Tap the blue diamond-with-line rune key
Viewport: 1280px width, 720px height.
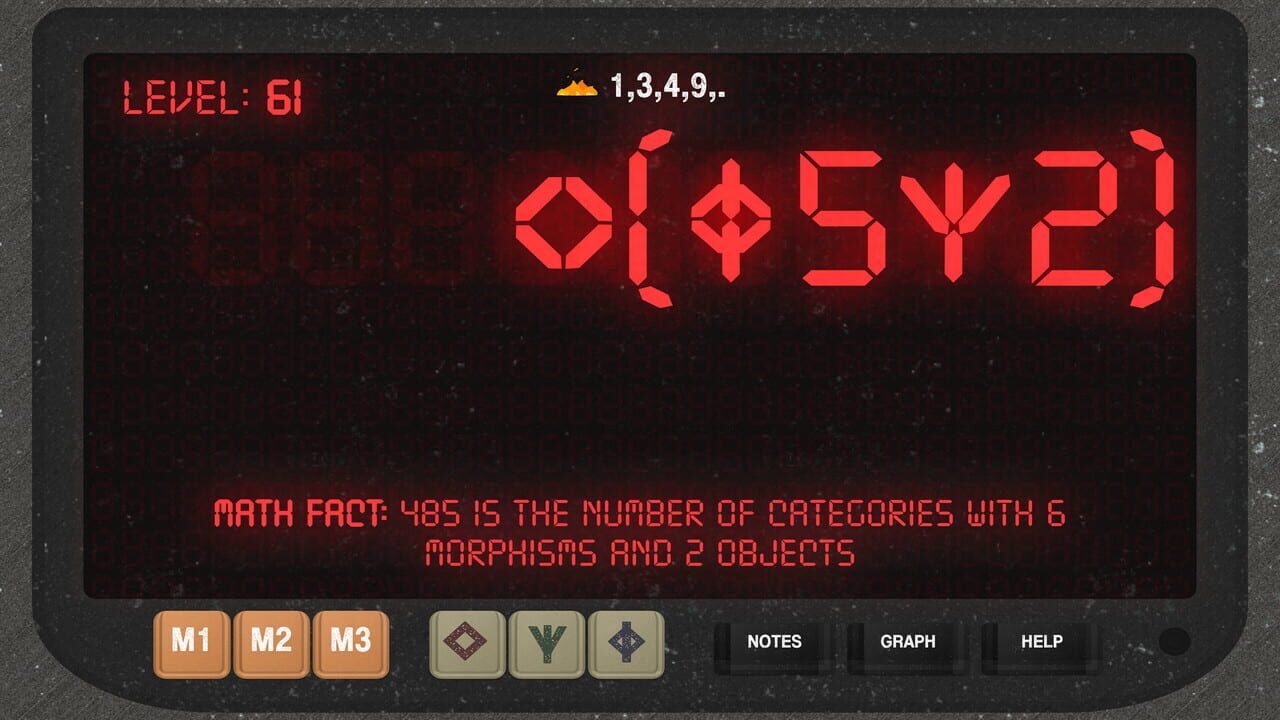pyautogui.click(x=625, y=644)
